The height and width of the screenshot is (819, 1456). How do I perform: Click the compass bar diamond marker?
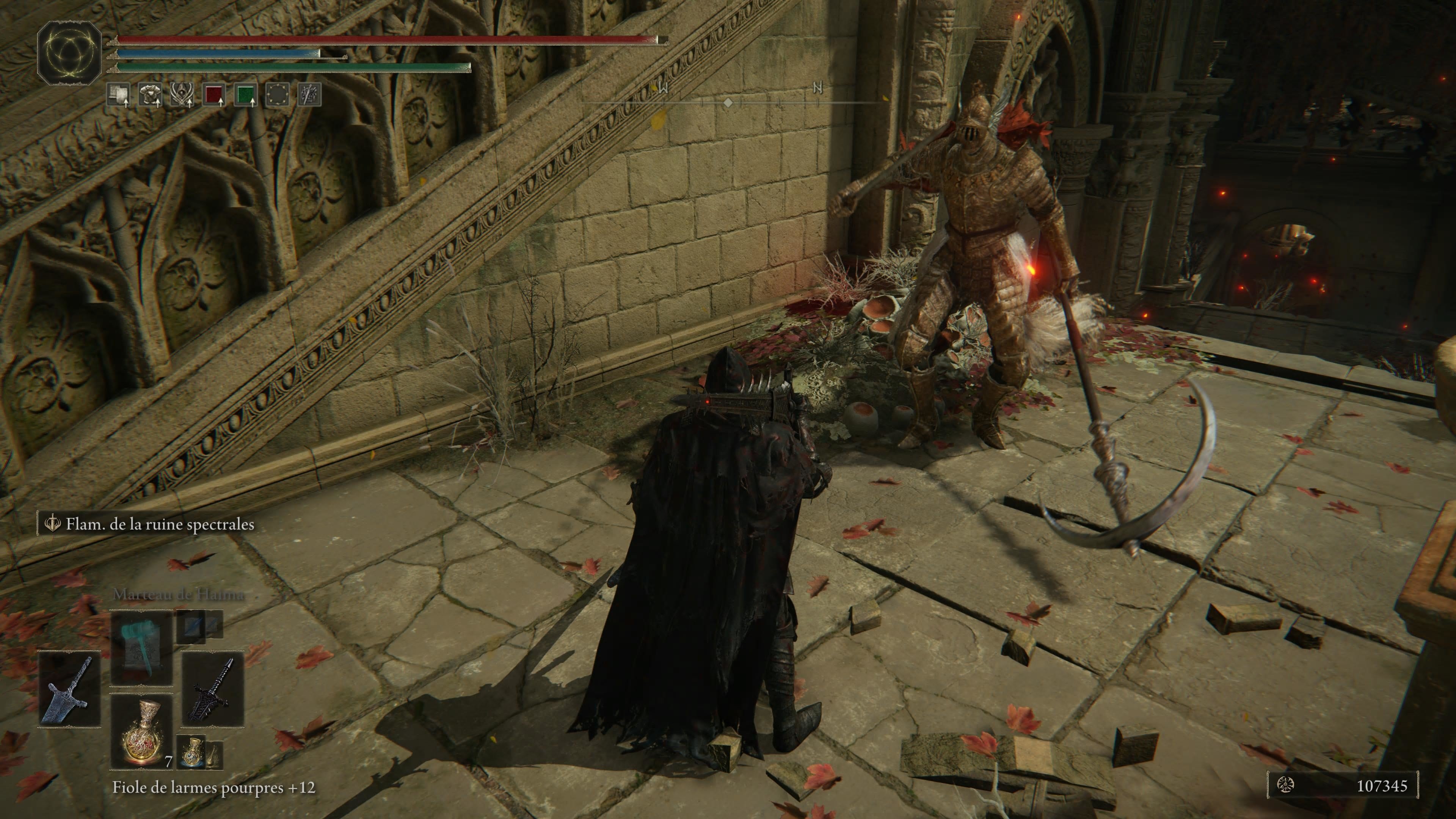point(728,103)
